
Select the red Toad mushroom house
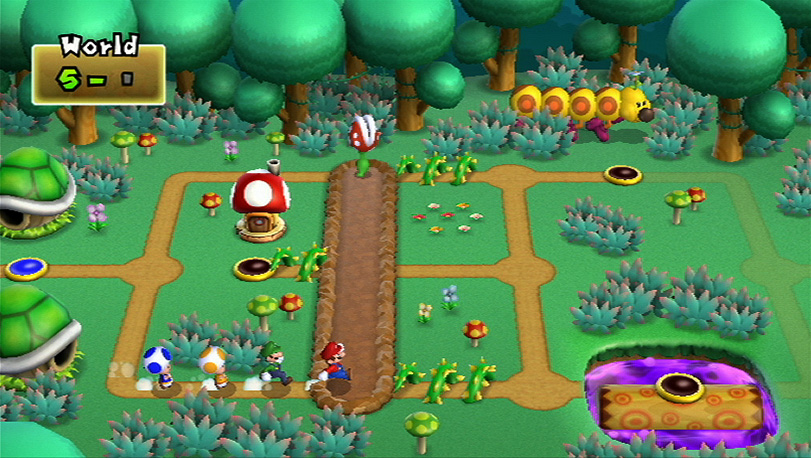(x=260, y=203)
